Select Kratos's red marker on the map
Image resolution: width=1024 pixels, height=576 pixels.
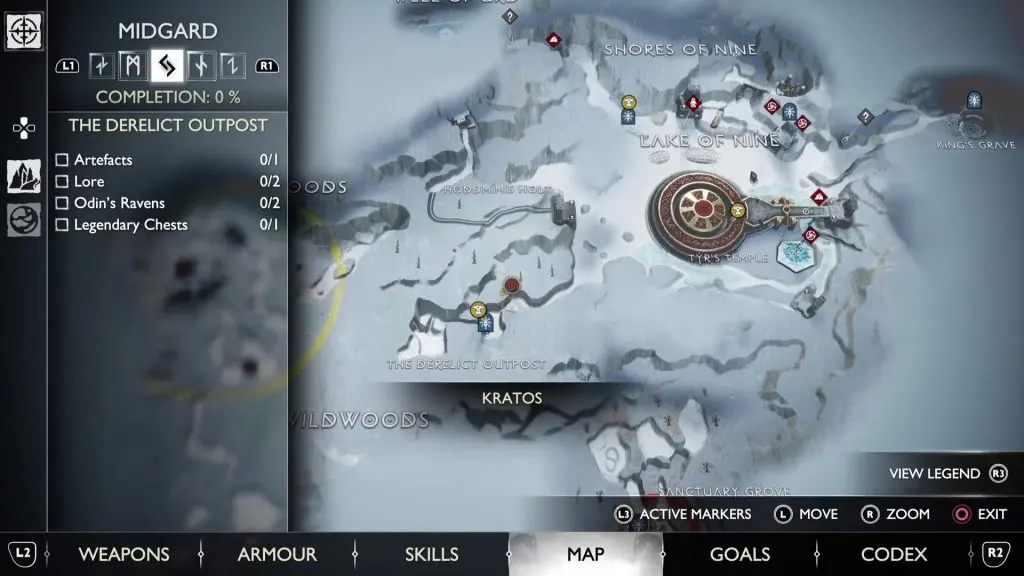512,286
